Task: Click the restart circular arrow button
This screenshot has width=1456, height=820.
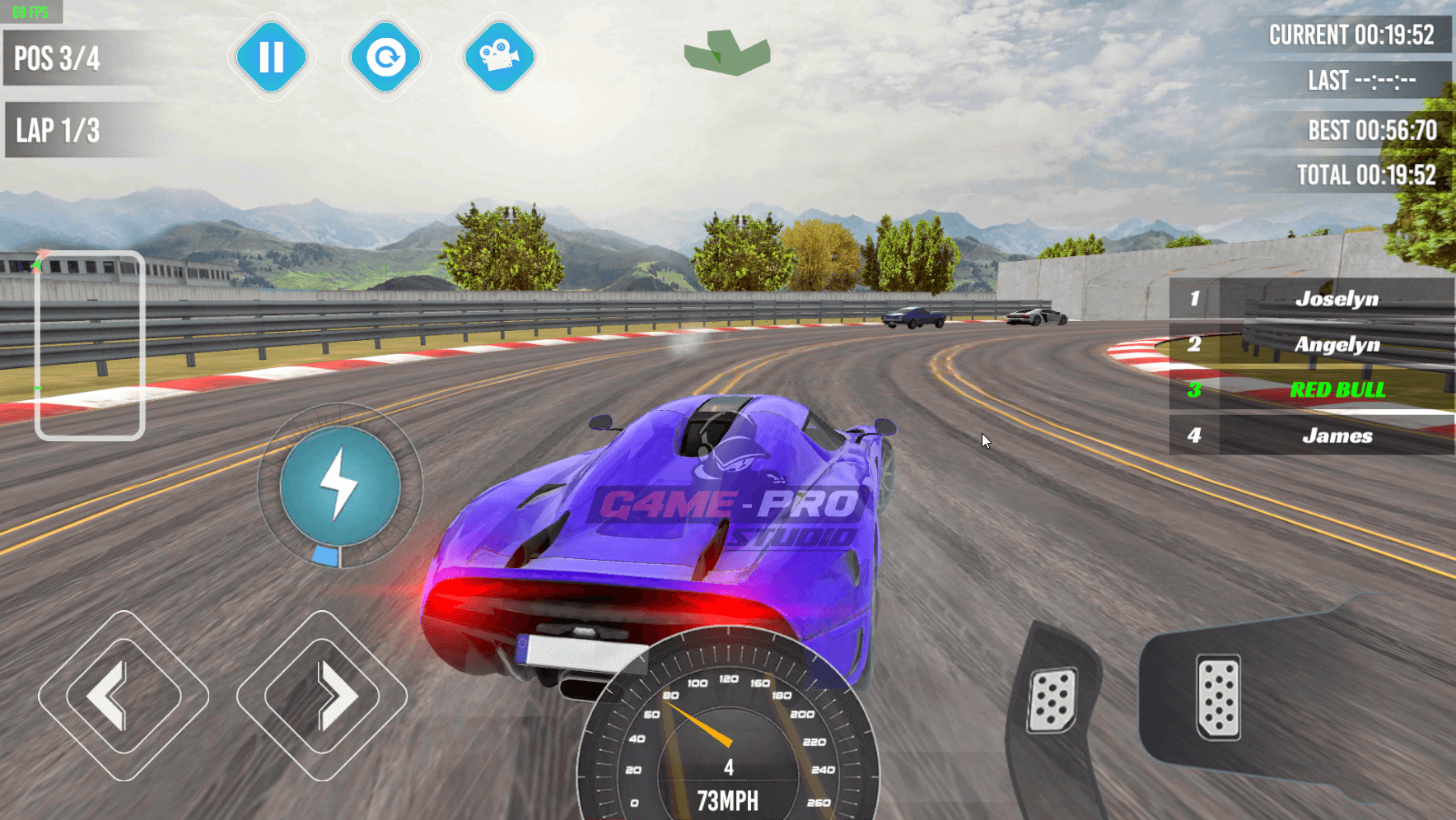Action: [x=385, y=58]
